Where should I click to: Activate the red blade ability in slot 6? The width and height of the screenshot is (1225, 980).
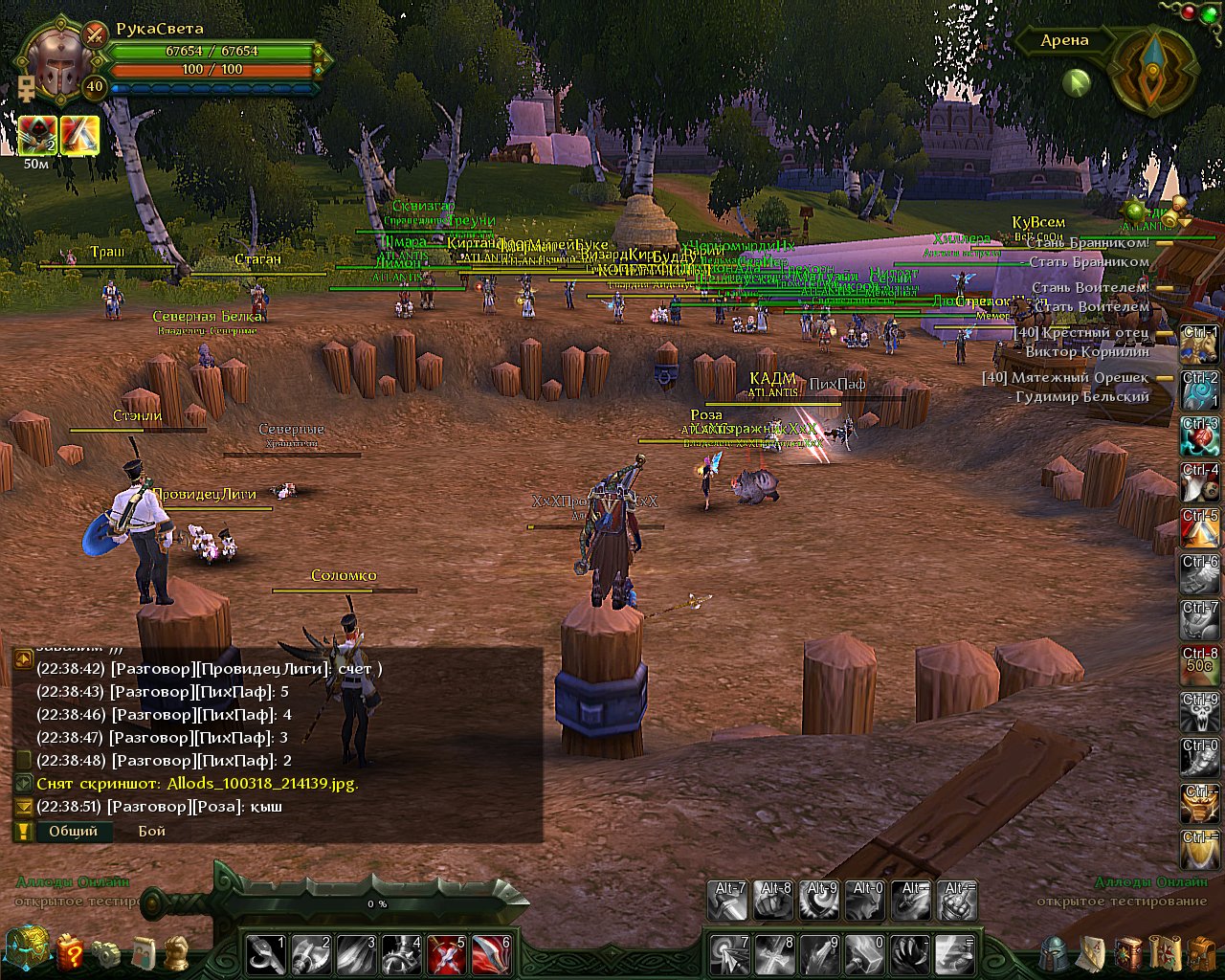coord(492,953)
